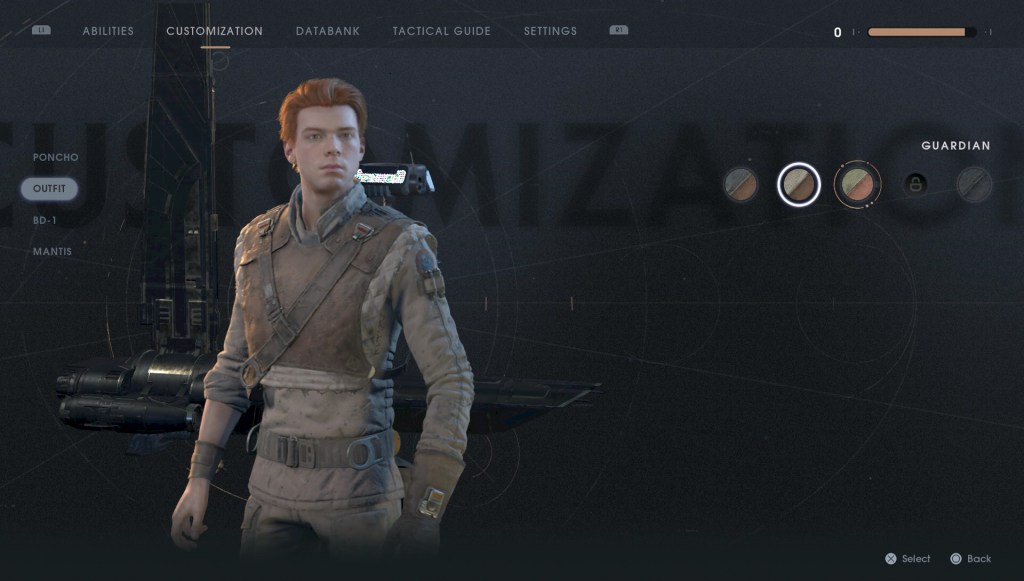Pick the grey and brown outfit swatch
Viewport: 1024px width, 581px height.
point(741,184)
